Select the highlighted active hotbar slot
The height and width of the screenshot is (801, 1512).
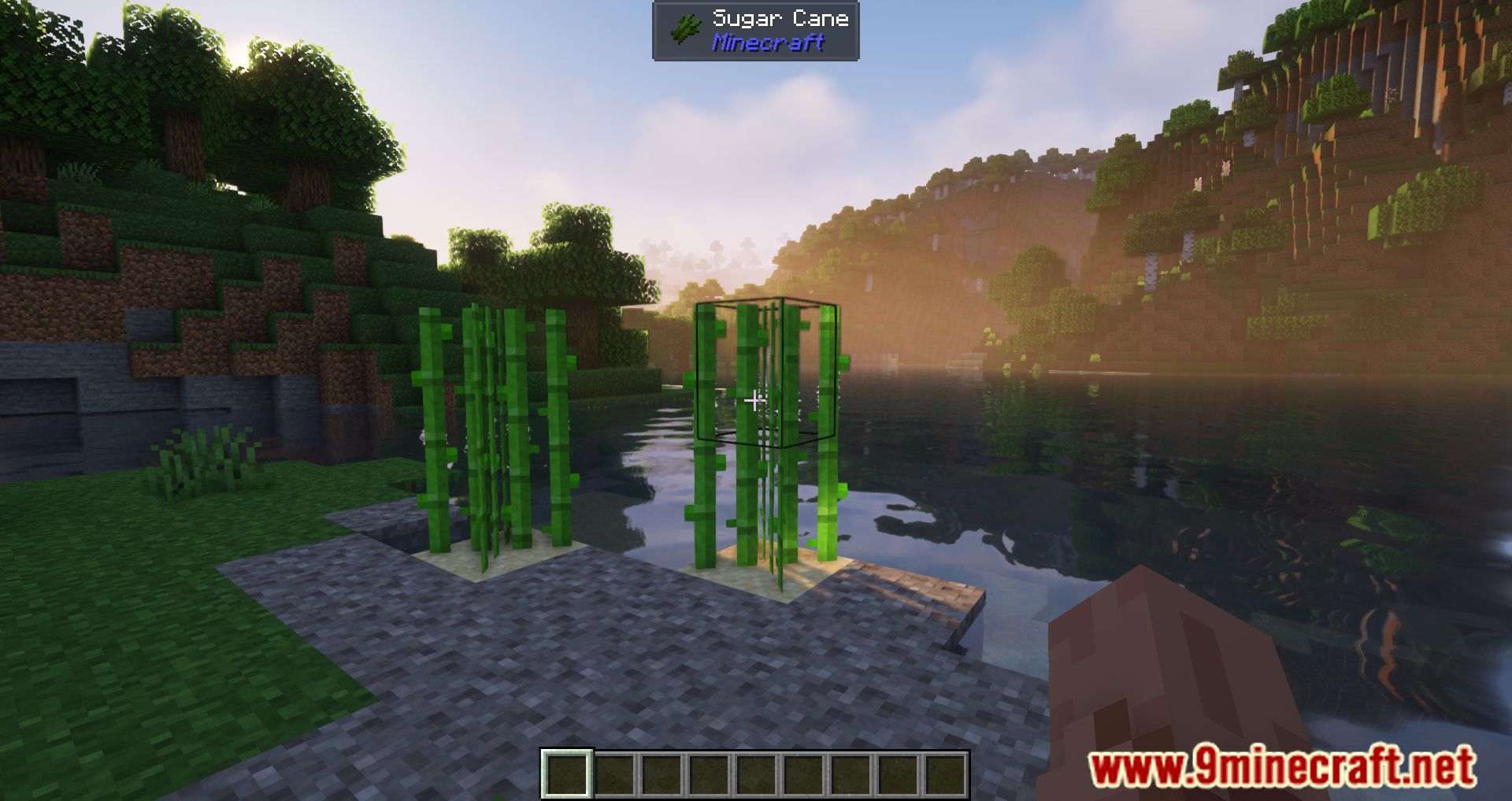566,773
